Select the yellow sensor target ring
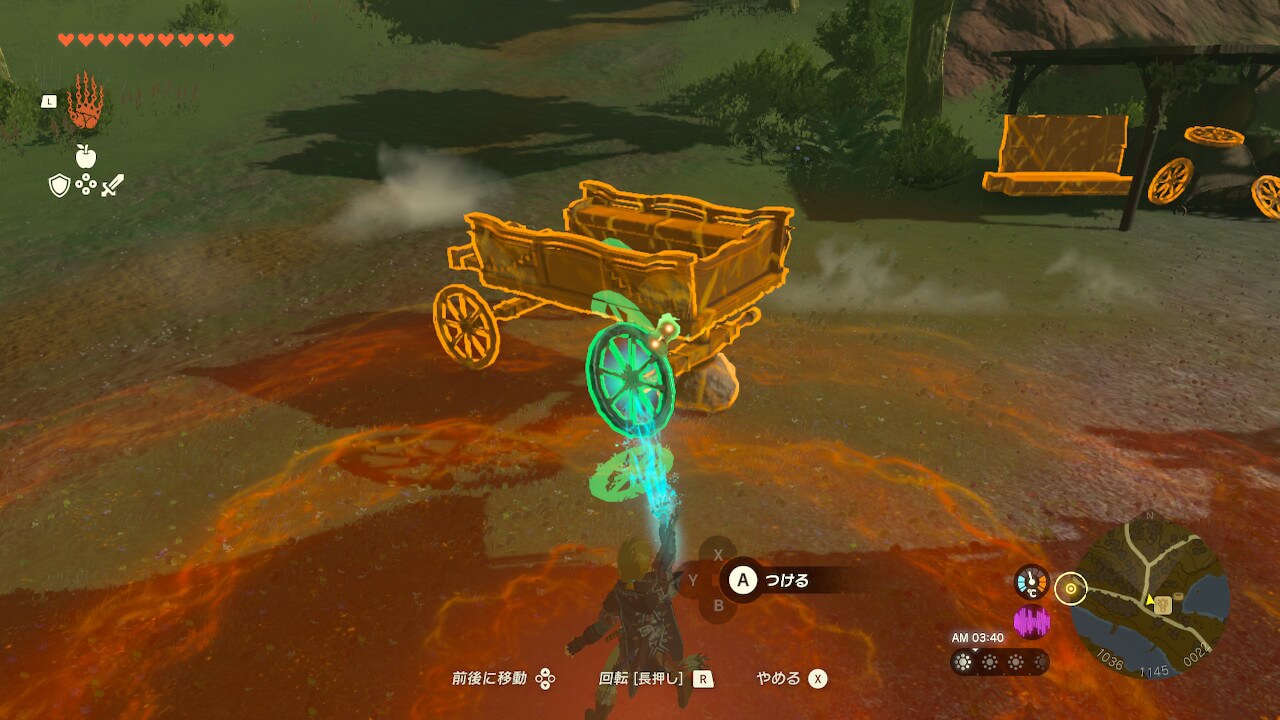Image resolution: width=1280 pixels, height=720 pixels. point(1070,589)
